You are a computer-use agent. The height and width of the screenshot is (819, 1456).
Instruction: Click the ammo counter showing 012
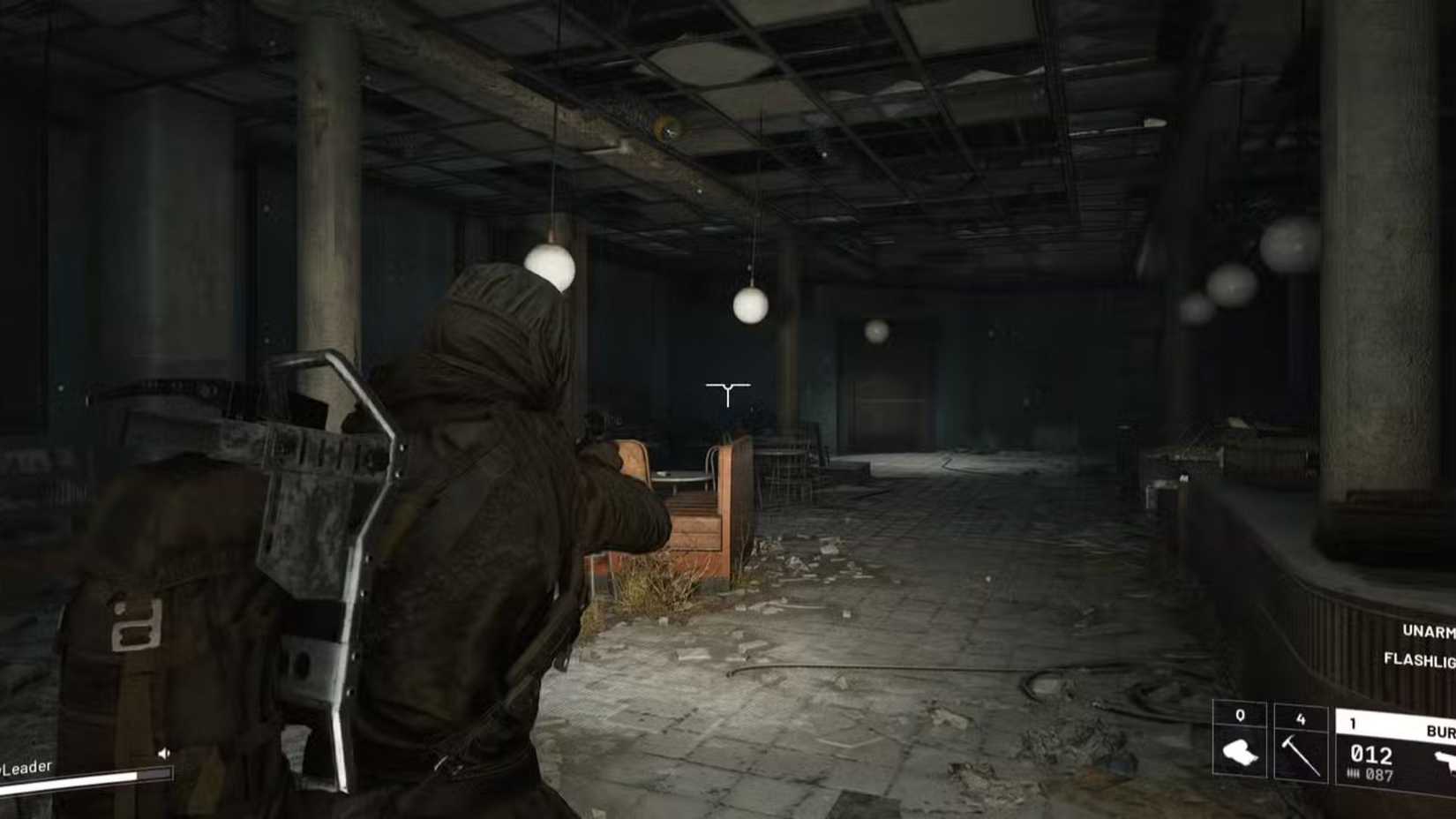click(1370, 754)
